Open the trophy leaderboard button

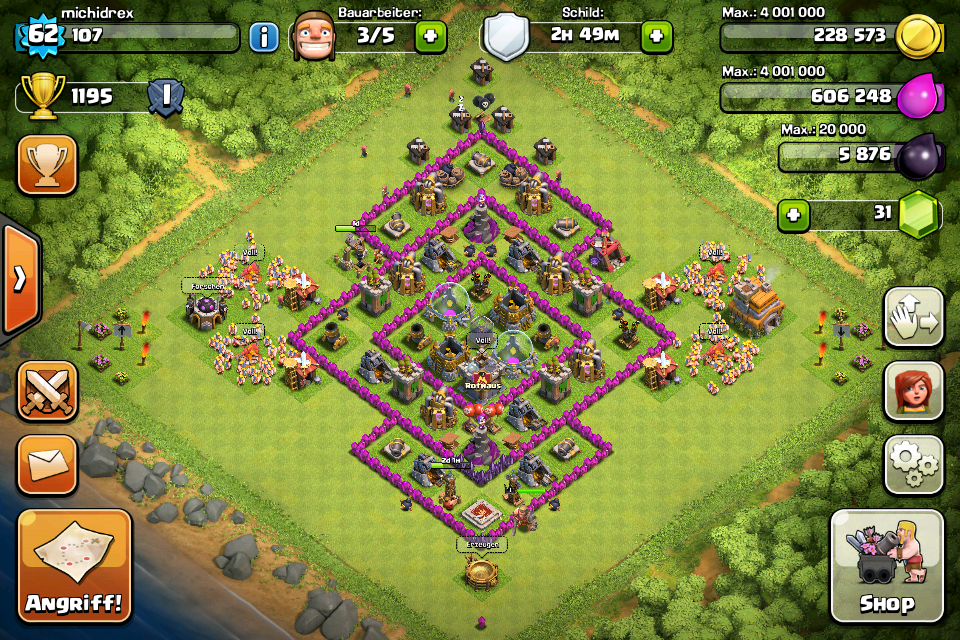click(47, 165)
